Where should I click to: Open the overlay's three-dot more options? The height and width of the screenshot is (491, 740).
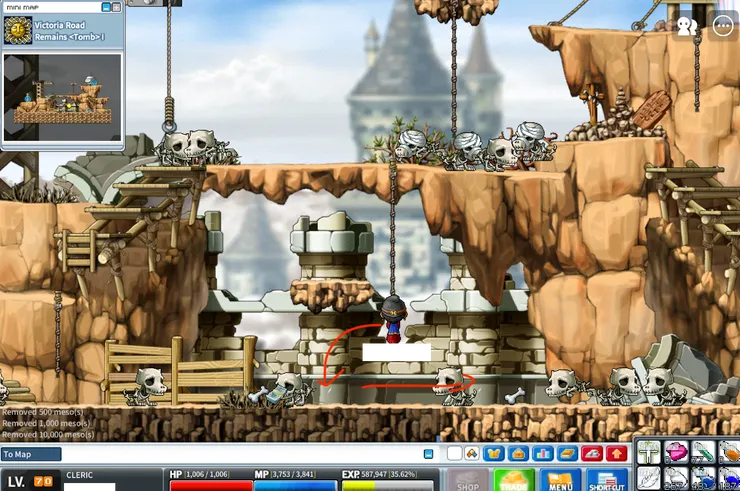(723, 26)
